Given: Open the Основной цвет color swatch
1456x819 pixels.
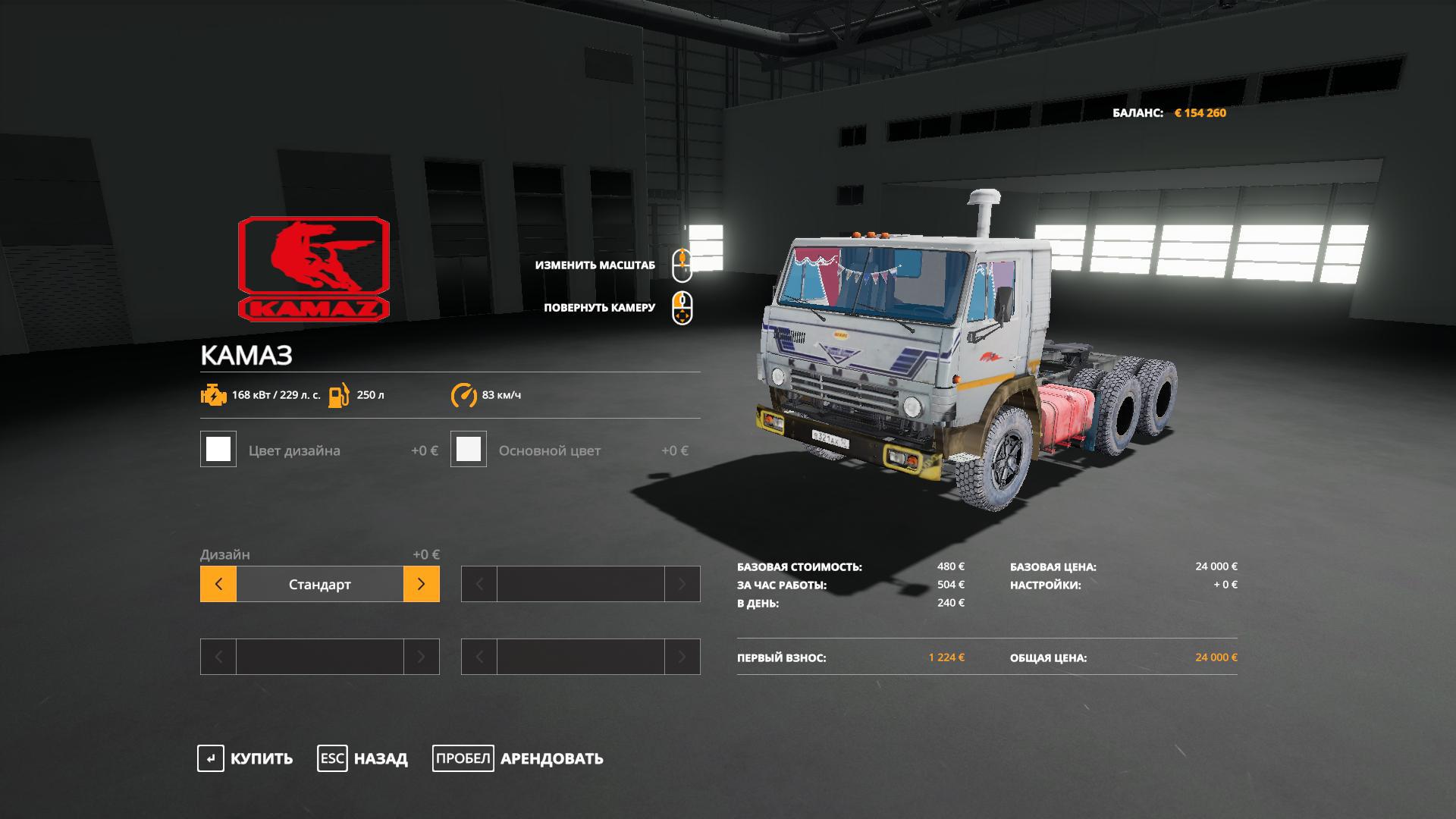Looking at the screenshot, I should 469,450.
